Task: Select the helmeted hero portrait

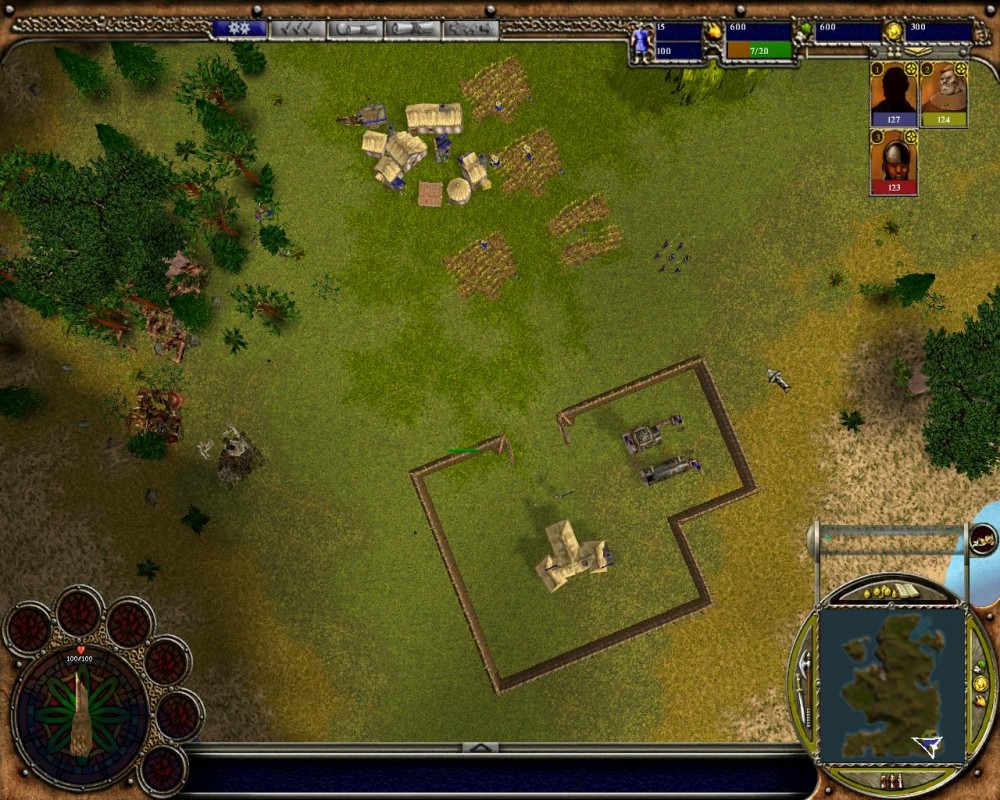Action: point(893,161)
